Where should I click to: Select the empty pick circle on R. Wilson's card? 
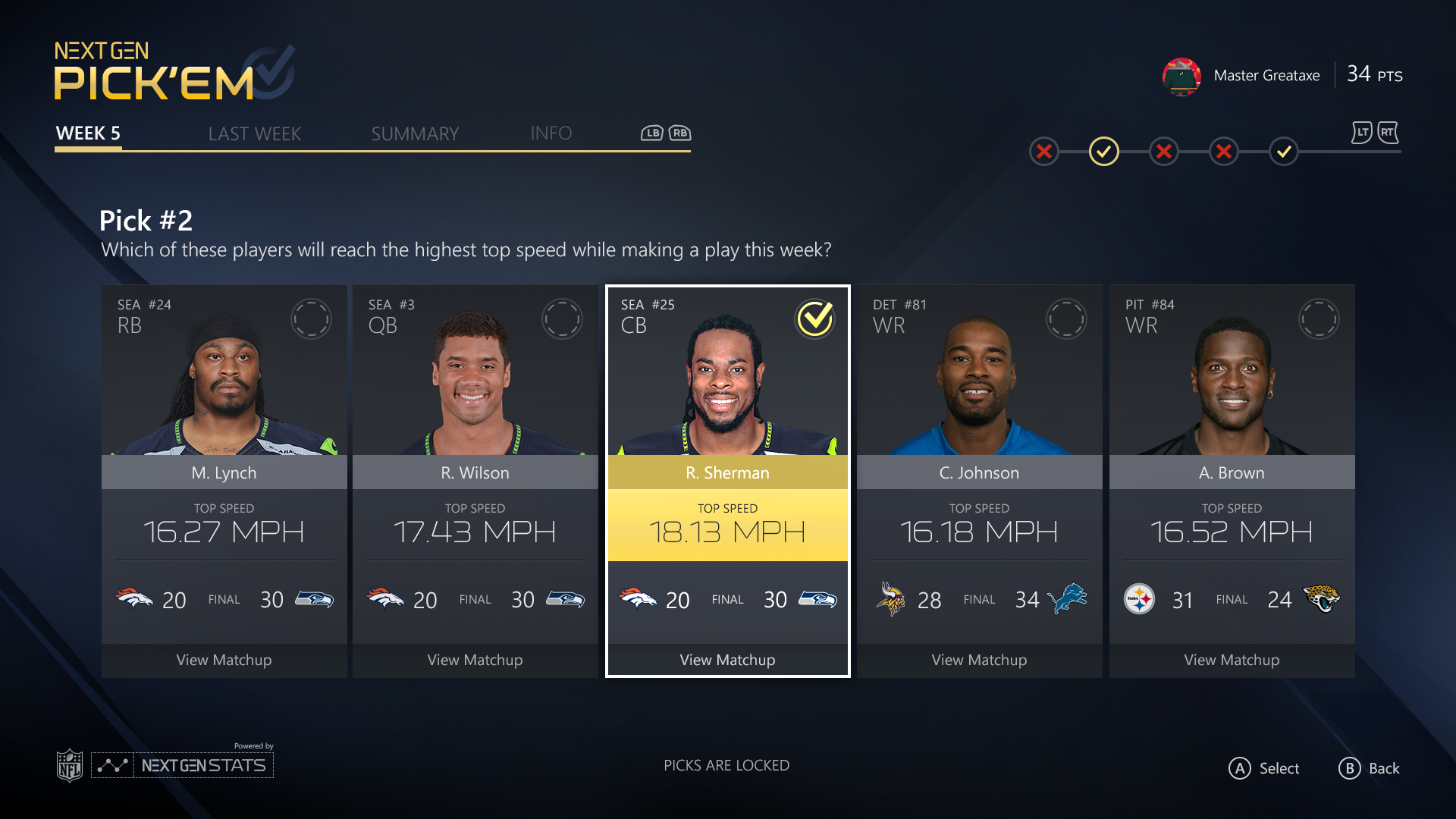(563, 318)
